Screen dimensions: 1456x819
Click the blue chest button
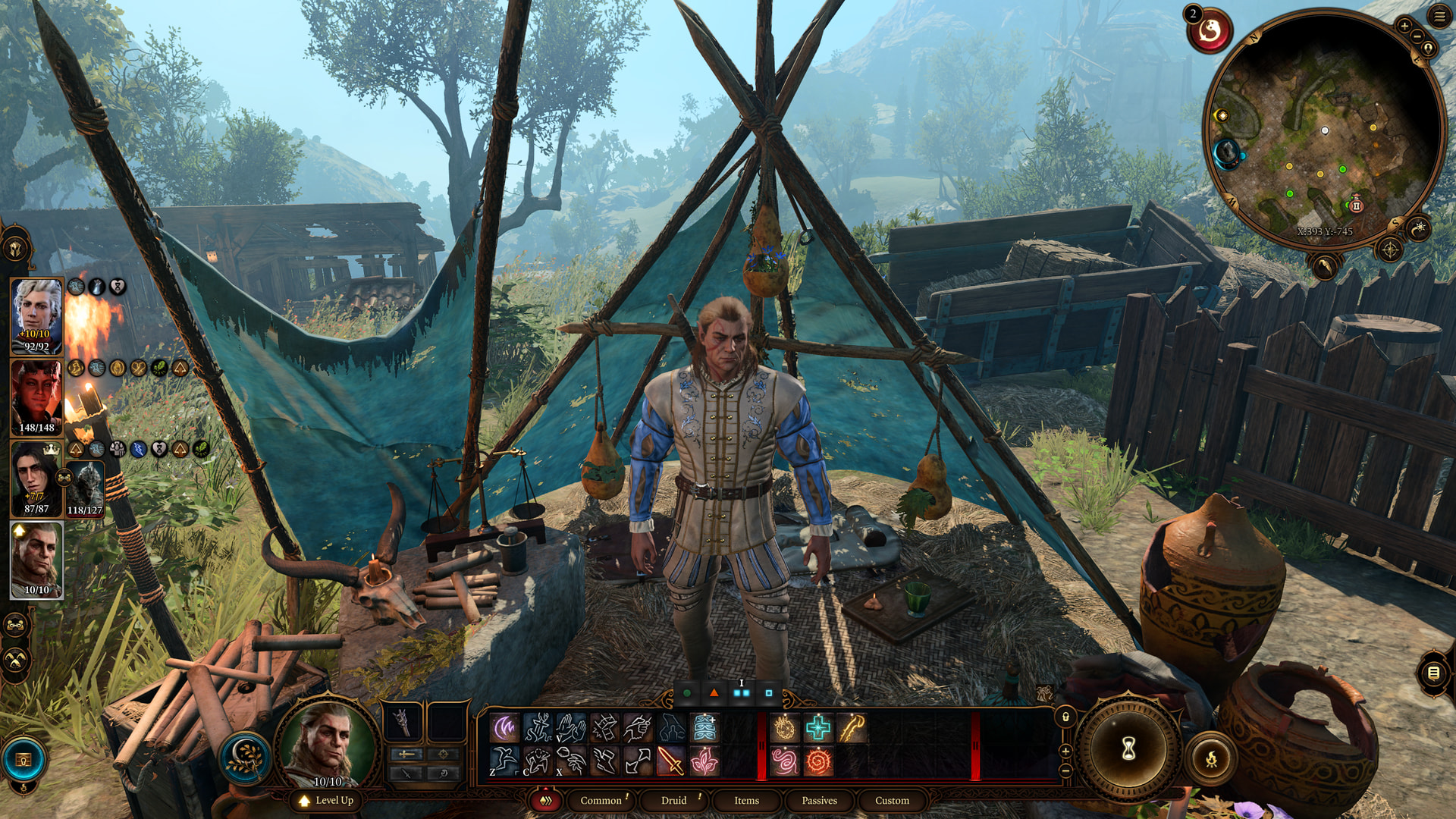point(24,760)
